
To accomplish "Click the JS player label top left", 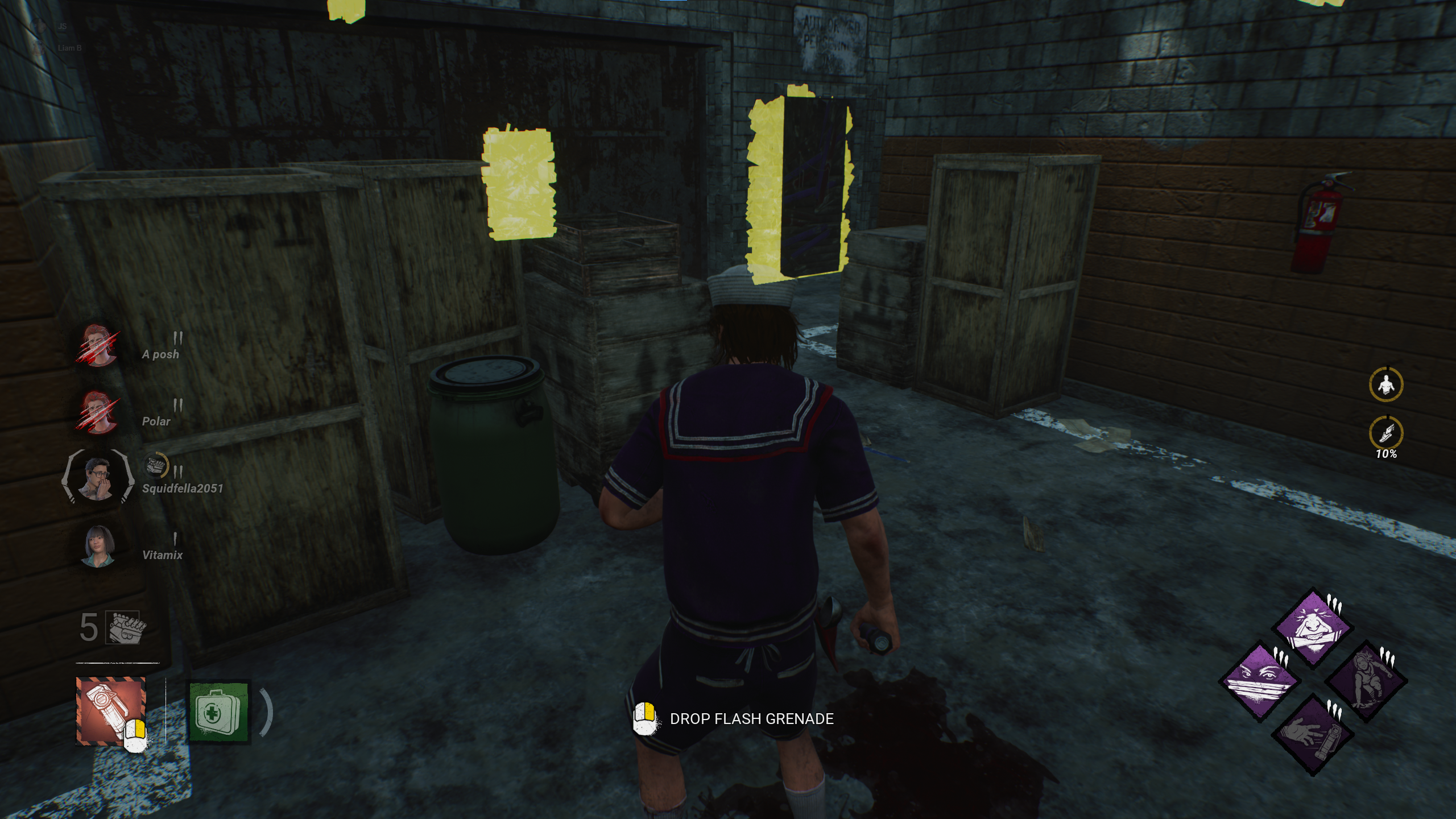I will click(63, 26).
